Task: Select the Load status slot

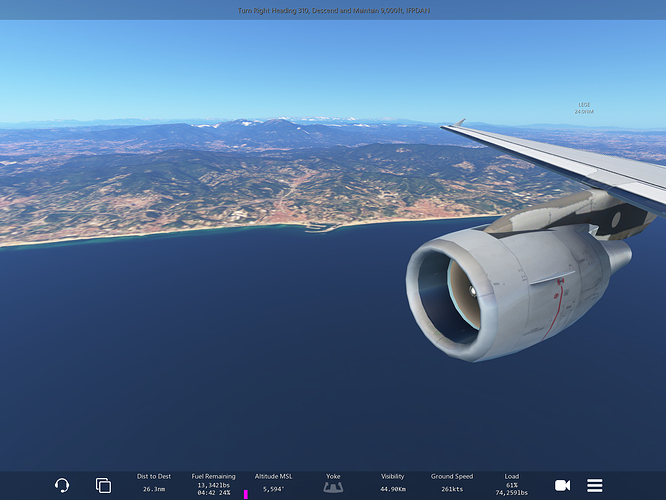Action: pos(512,484)
